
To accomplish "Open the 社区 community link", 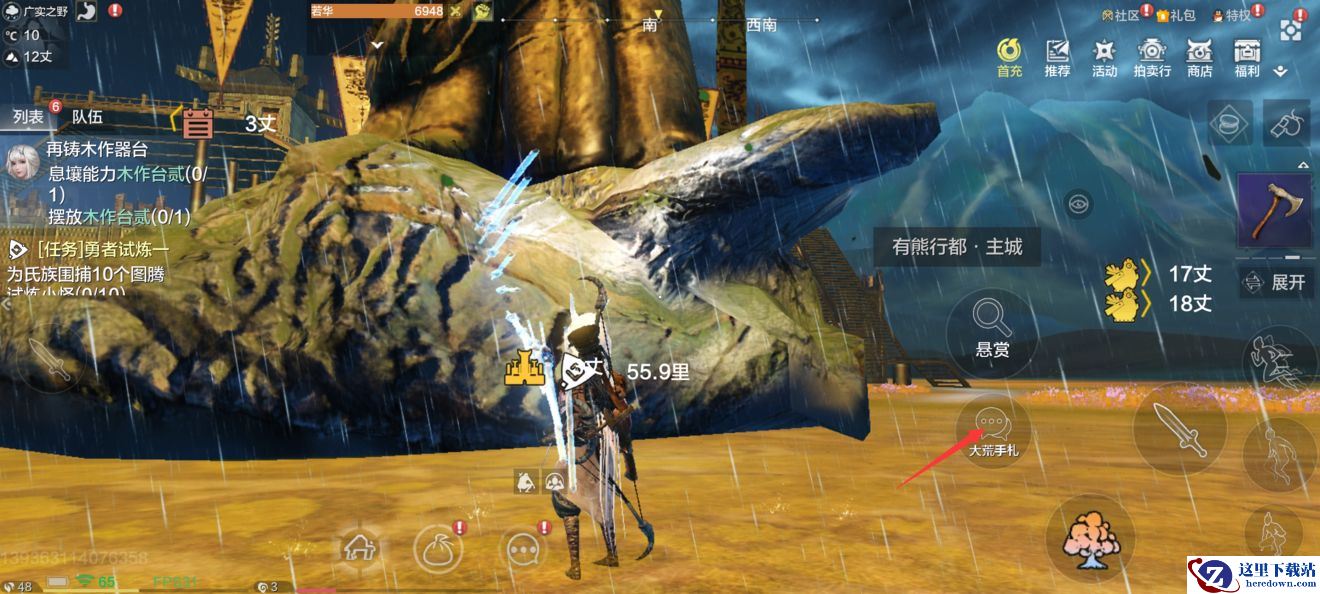I will (1120, 15).
